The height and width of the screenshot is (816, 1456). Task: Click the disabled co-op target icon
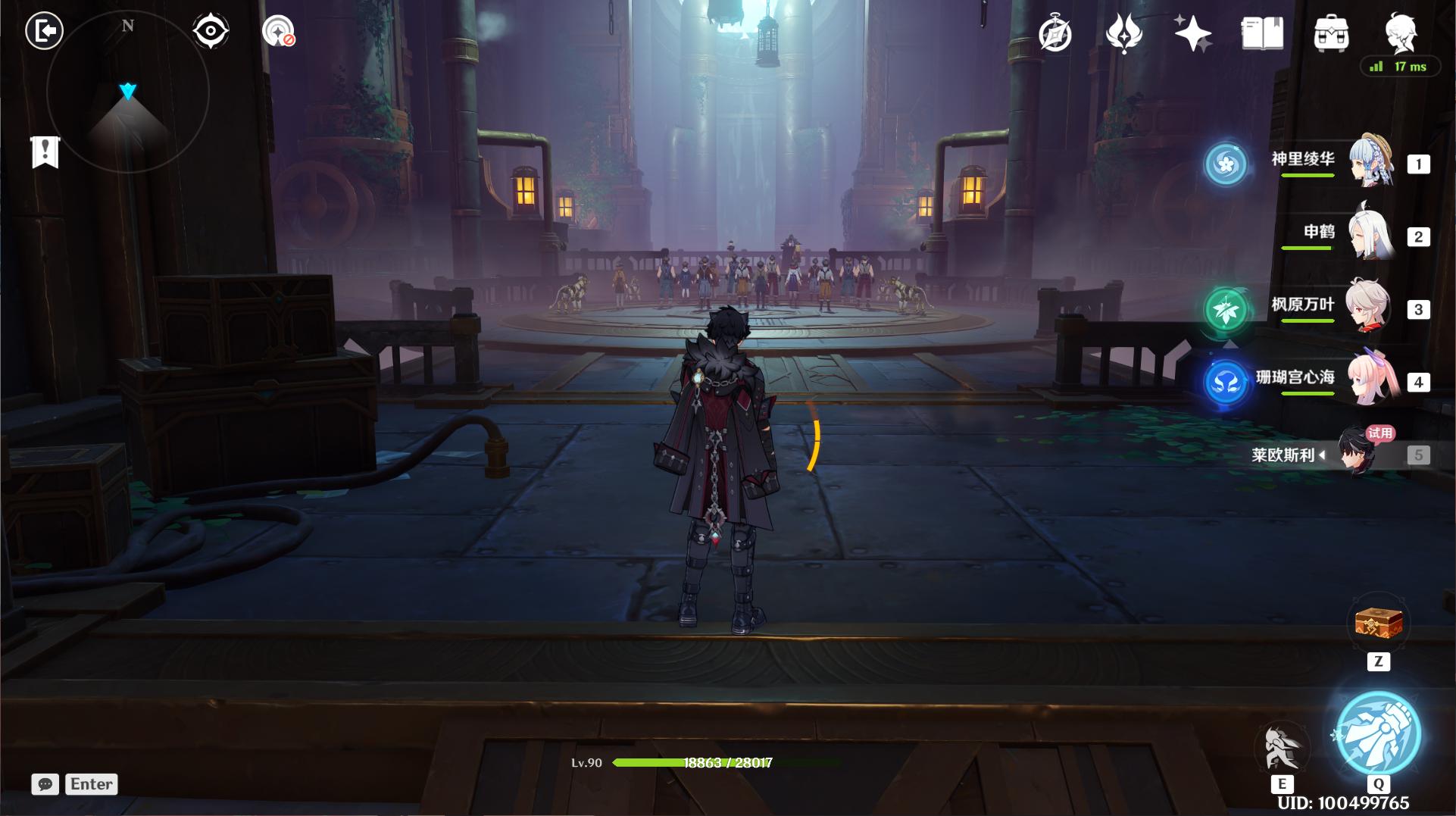[278, 32]
